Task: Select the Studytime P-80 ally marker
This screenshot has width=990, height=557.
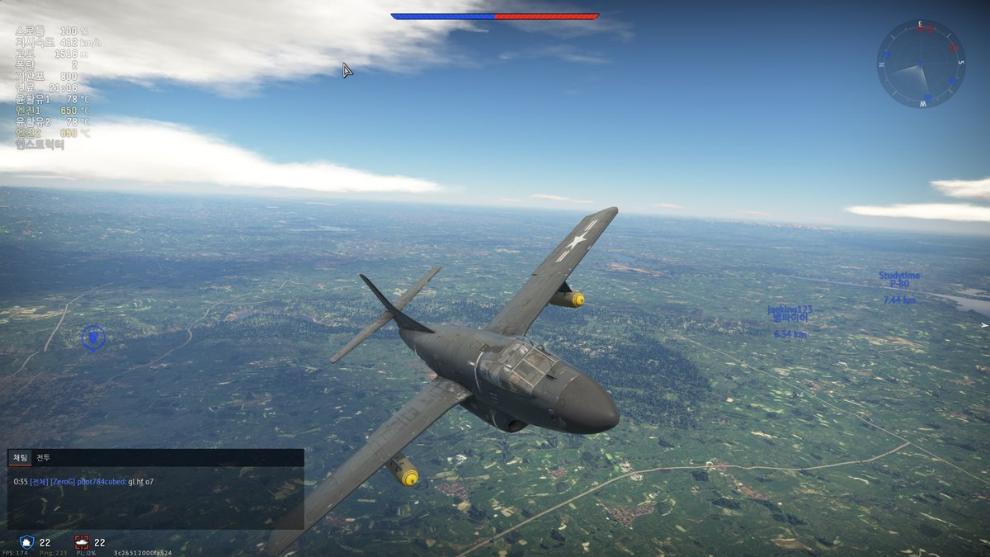Action: coord(899,280)
